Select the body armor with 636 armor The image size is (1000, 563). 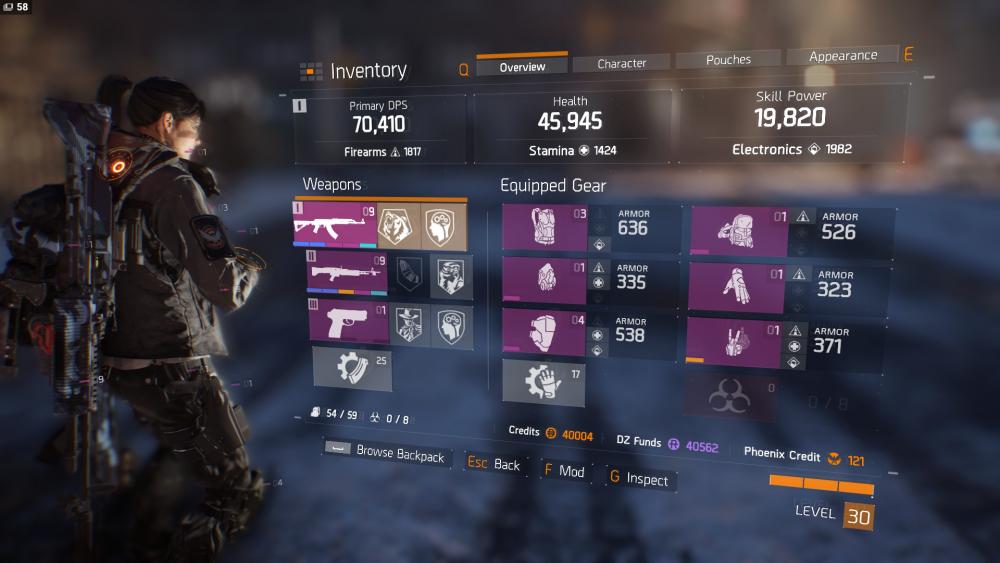tap(544, 227)
